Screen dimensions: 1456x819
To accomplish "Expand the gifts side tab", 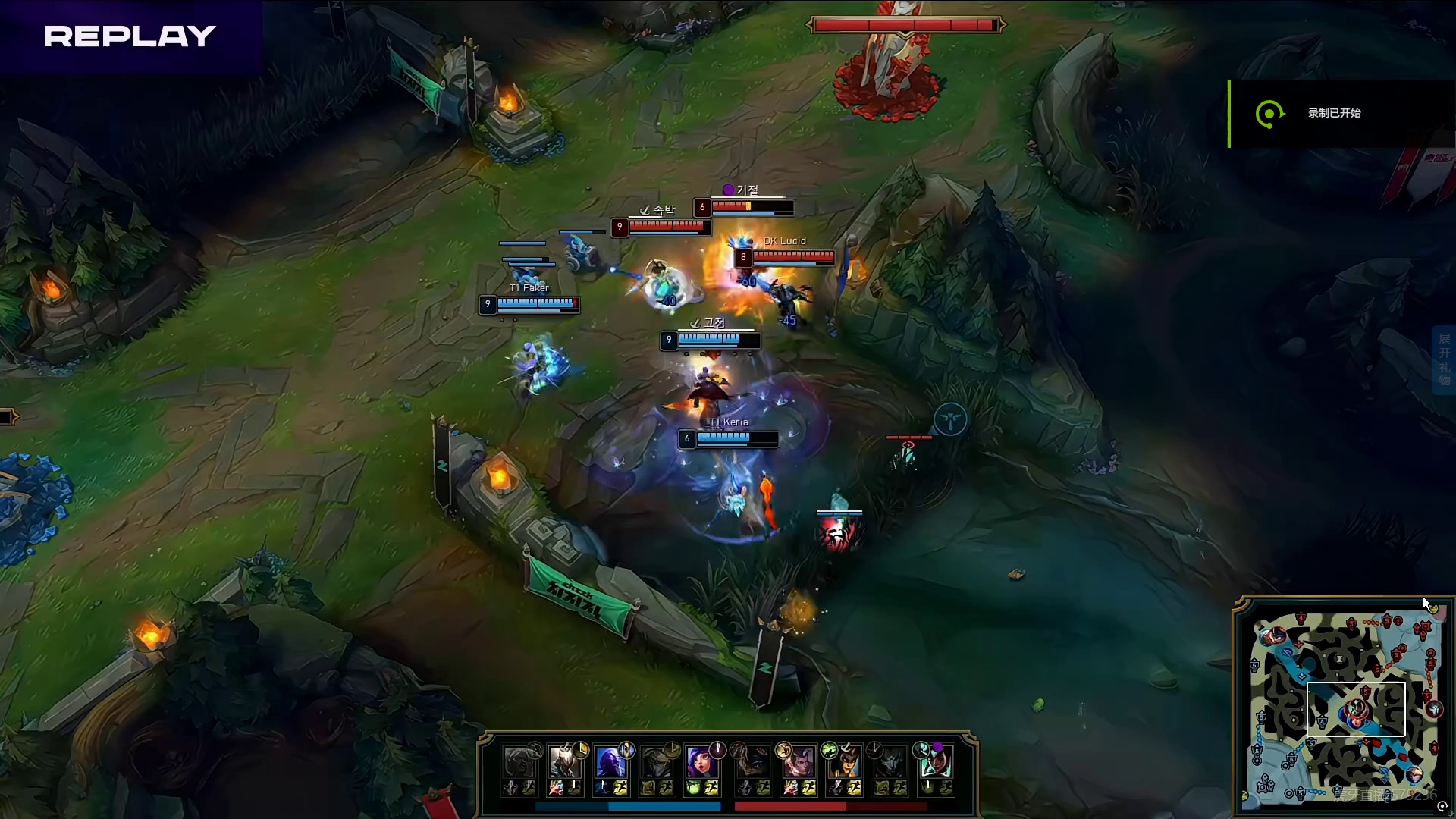I will [1444, 359].
